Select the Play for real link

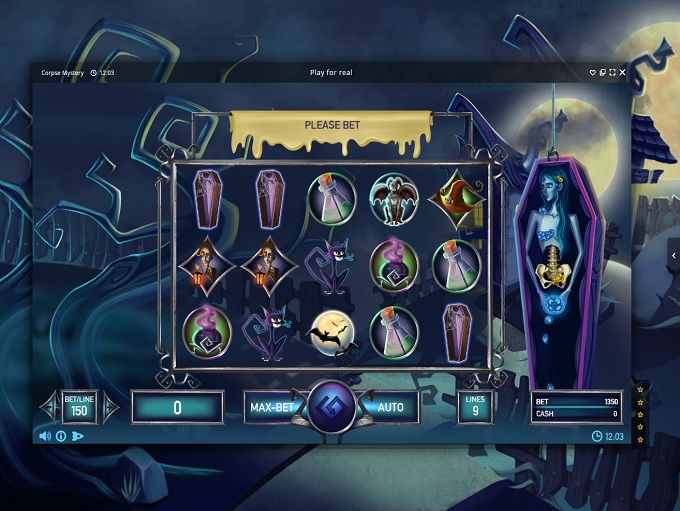pos(331,72)
